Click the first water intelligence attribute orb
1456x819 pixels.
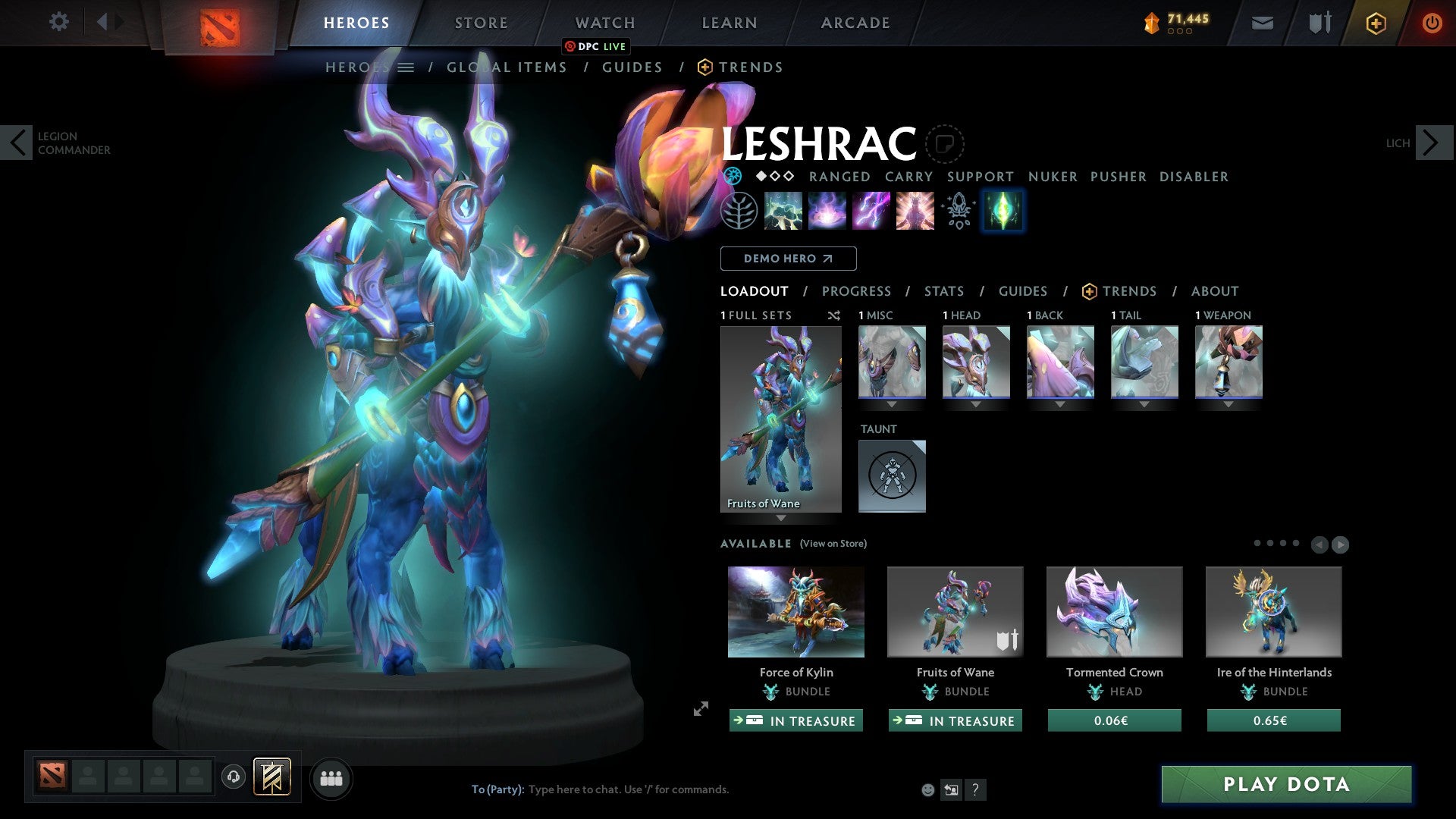pyautogui.click(x=733, y=177)
